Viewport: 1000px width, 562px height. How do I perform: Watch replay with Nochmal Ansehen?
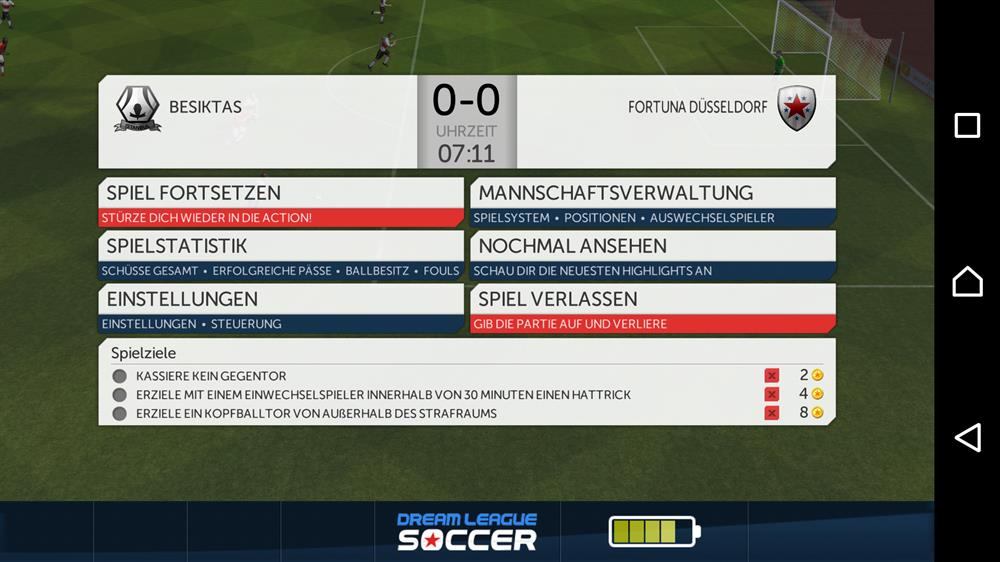(652, 255)
